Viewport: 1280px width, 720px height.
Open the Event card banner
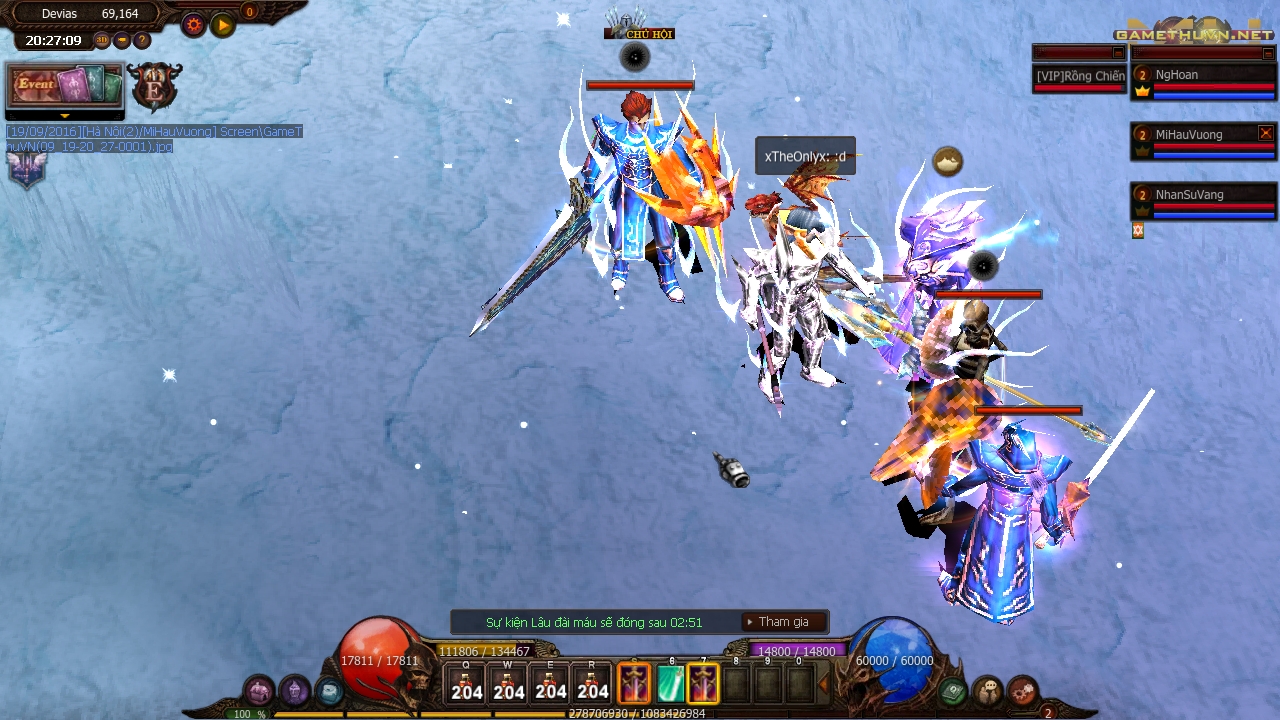[64, 86]
